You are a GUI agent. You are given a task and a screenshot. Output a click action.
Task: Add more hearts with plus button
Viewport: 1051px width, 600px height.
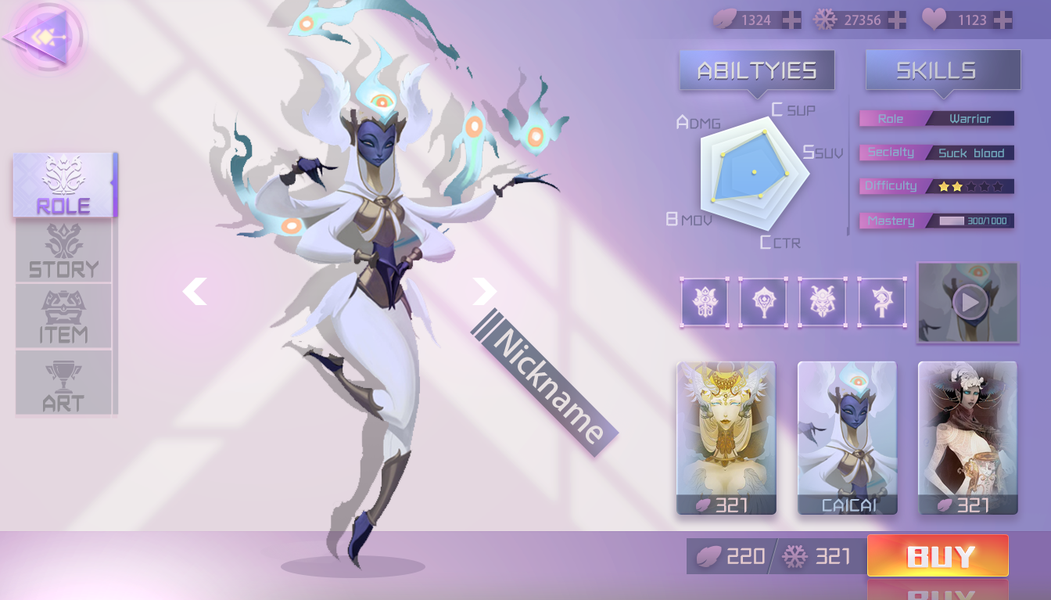(1002, 20)
